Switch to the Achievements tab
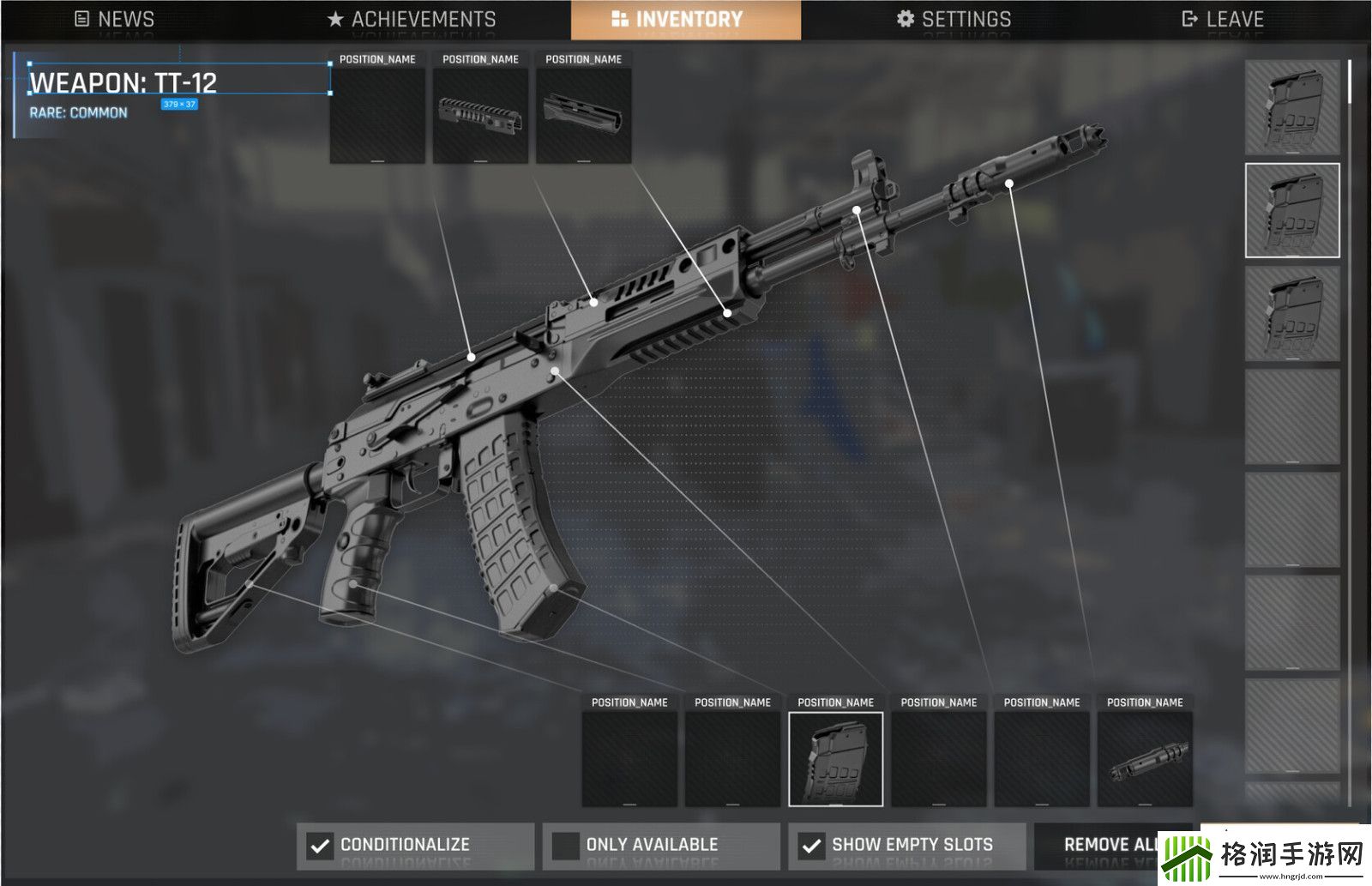Viewport: 1372px width, 886px height. [412, 19]
